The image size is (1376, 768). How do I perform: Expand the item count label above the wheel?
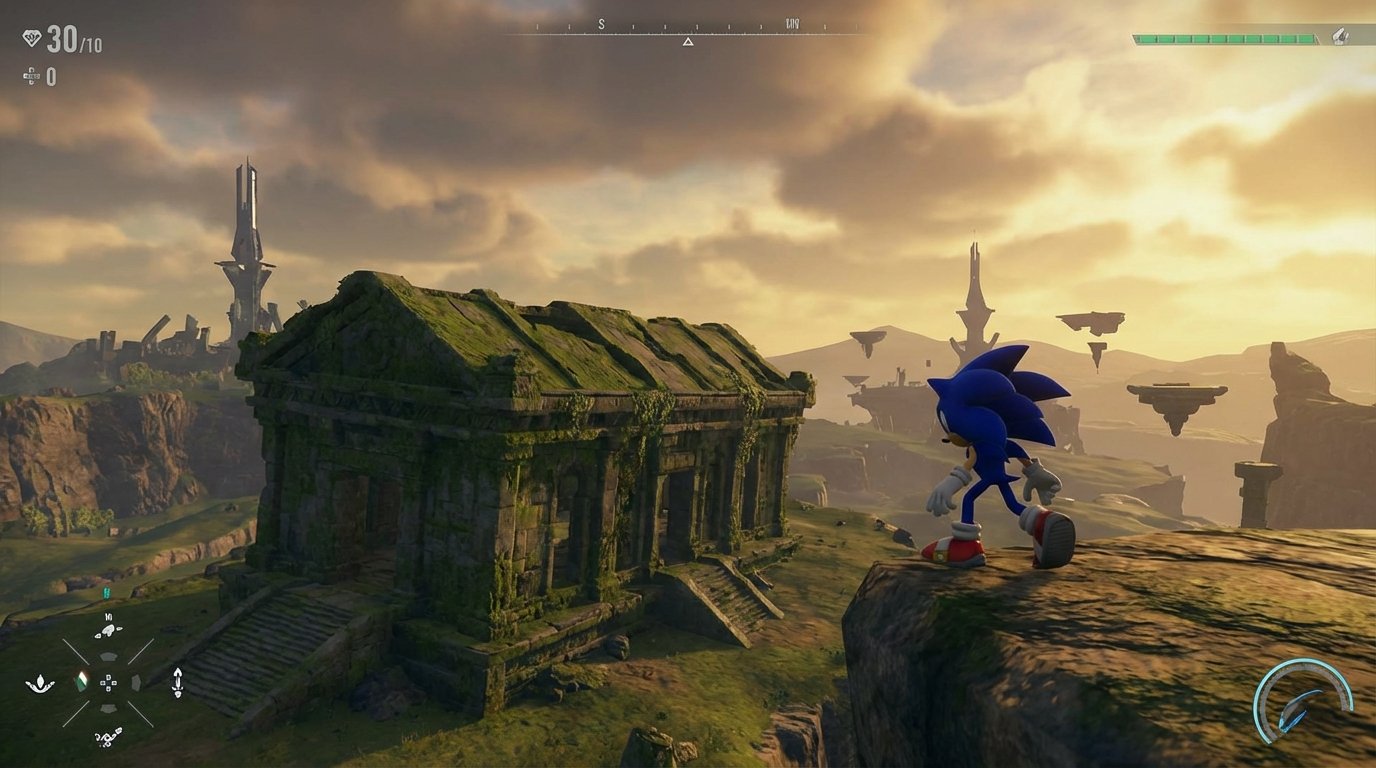108,617
